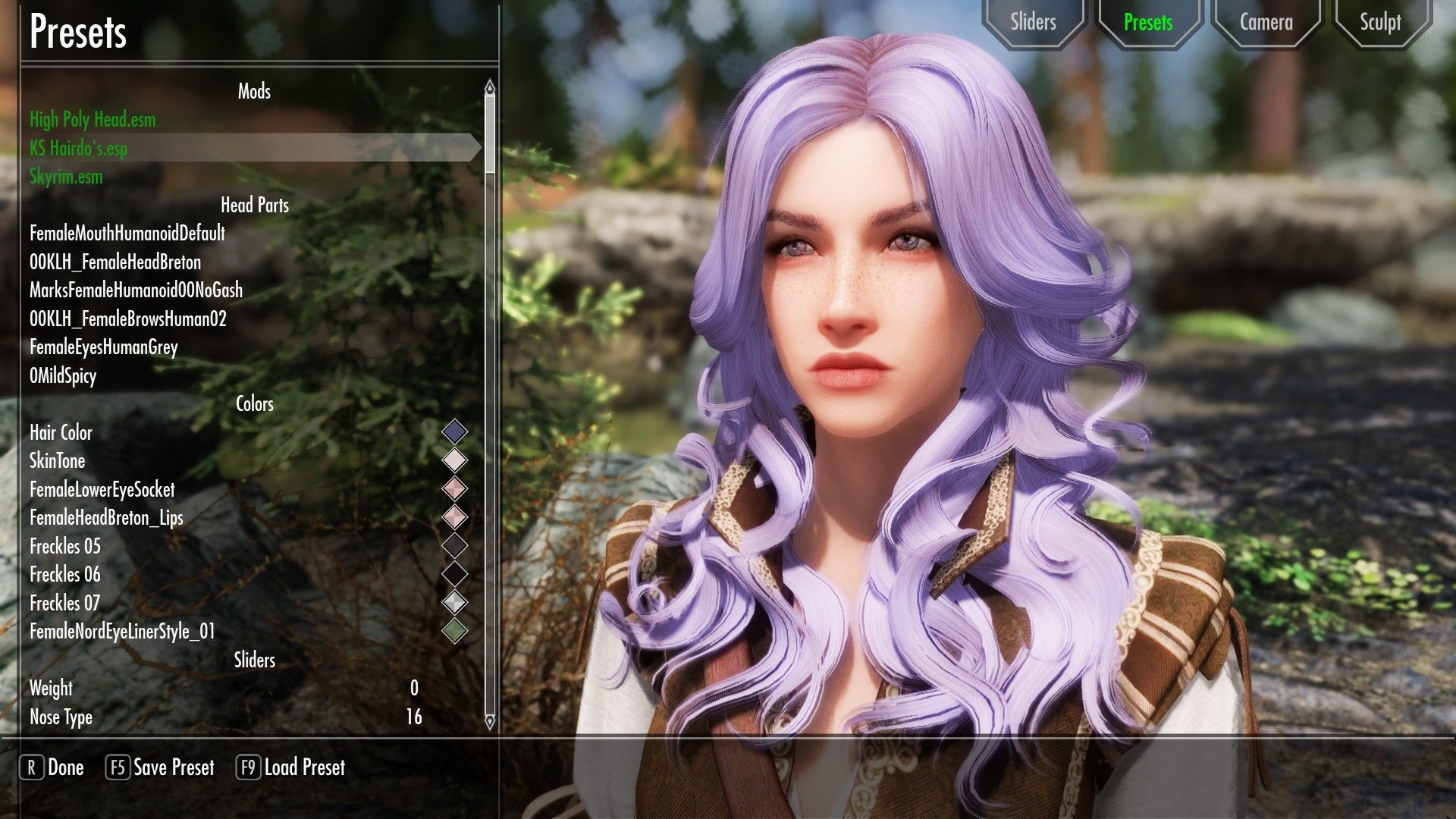Click the Nose Type slider value
The height and width of the screenshot is (819, 1456).
414,717
